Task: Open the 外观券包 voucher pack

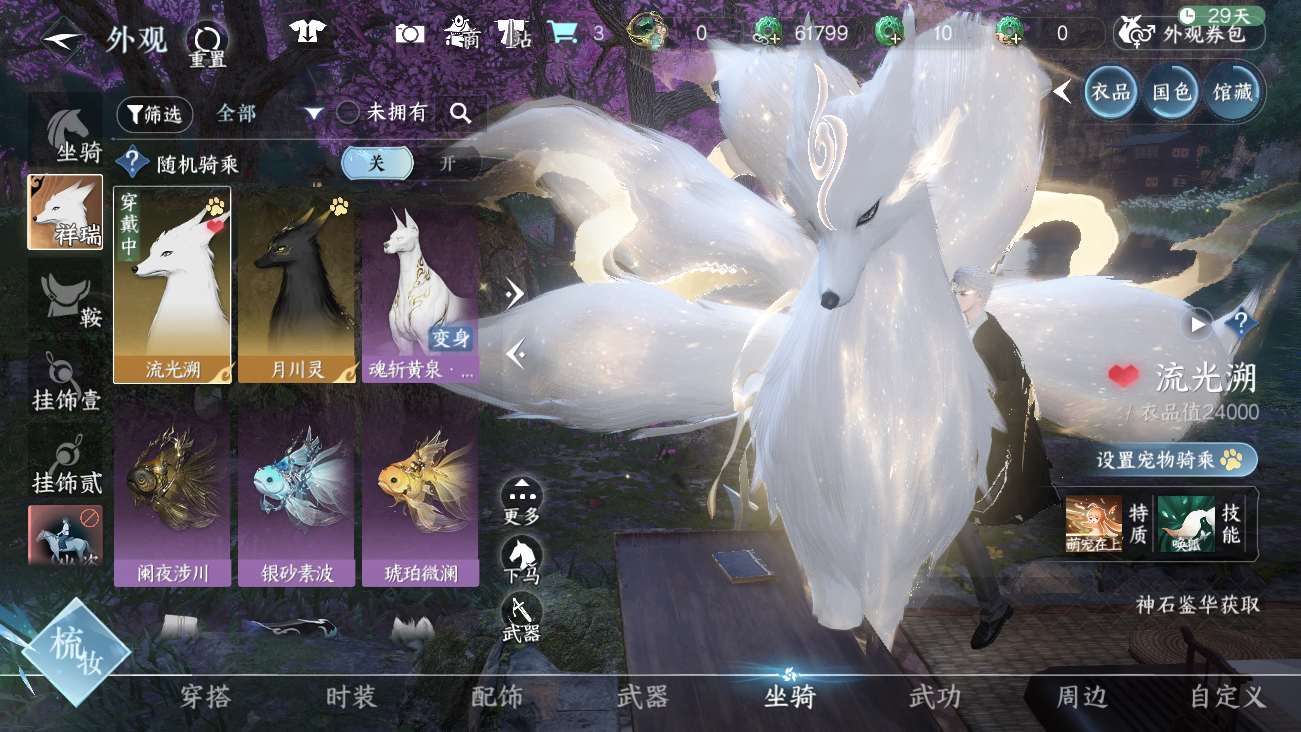Action: [1190, 34]
